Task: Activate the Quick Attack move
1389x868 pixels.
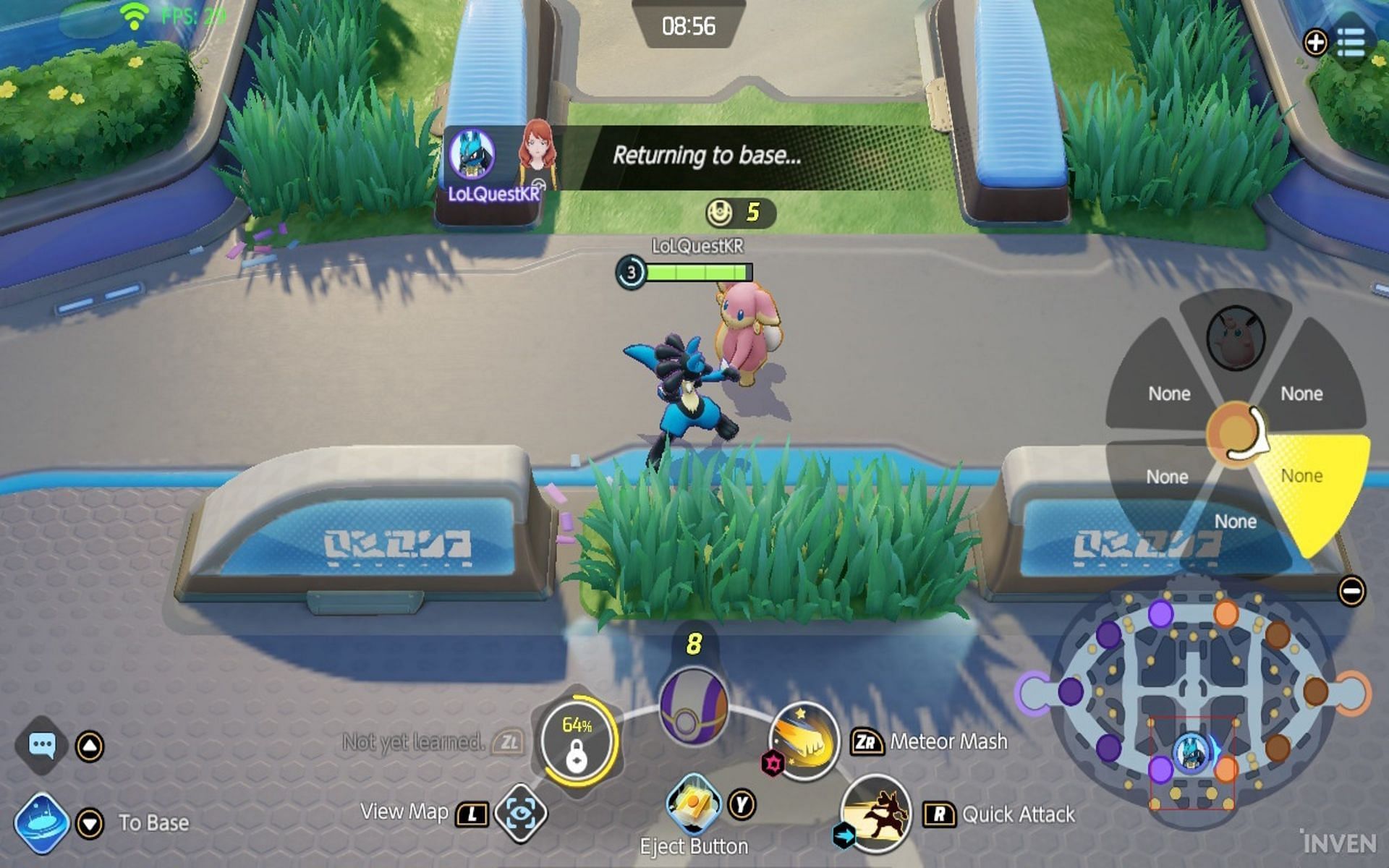Action: pos(876,813)
